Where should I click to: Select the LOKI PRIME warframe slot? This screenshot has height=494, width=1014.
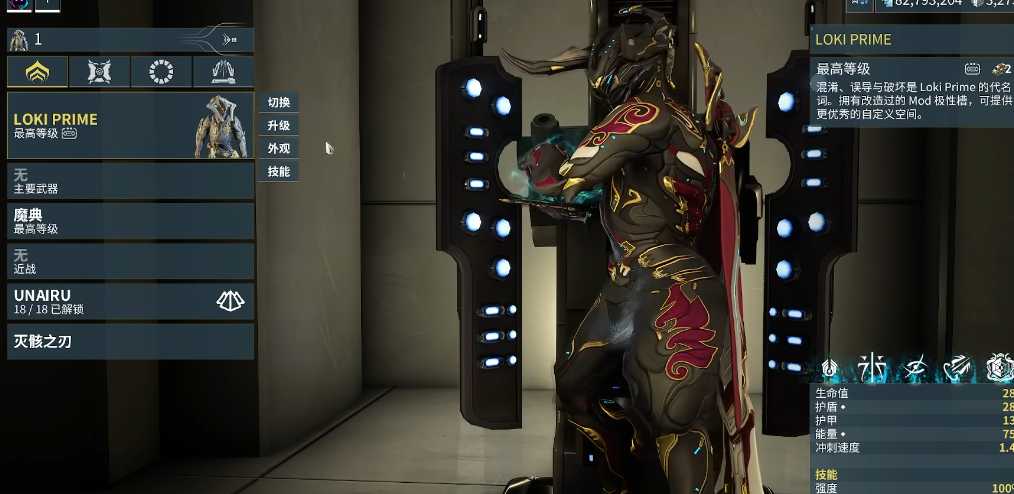[130, 125]
